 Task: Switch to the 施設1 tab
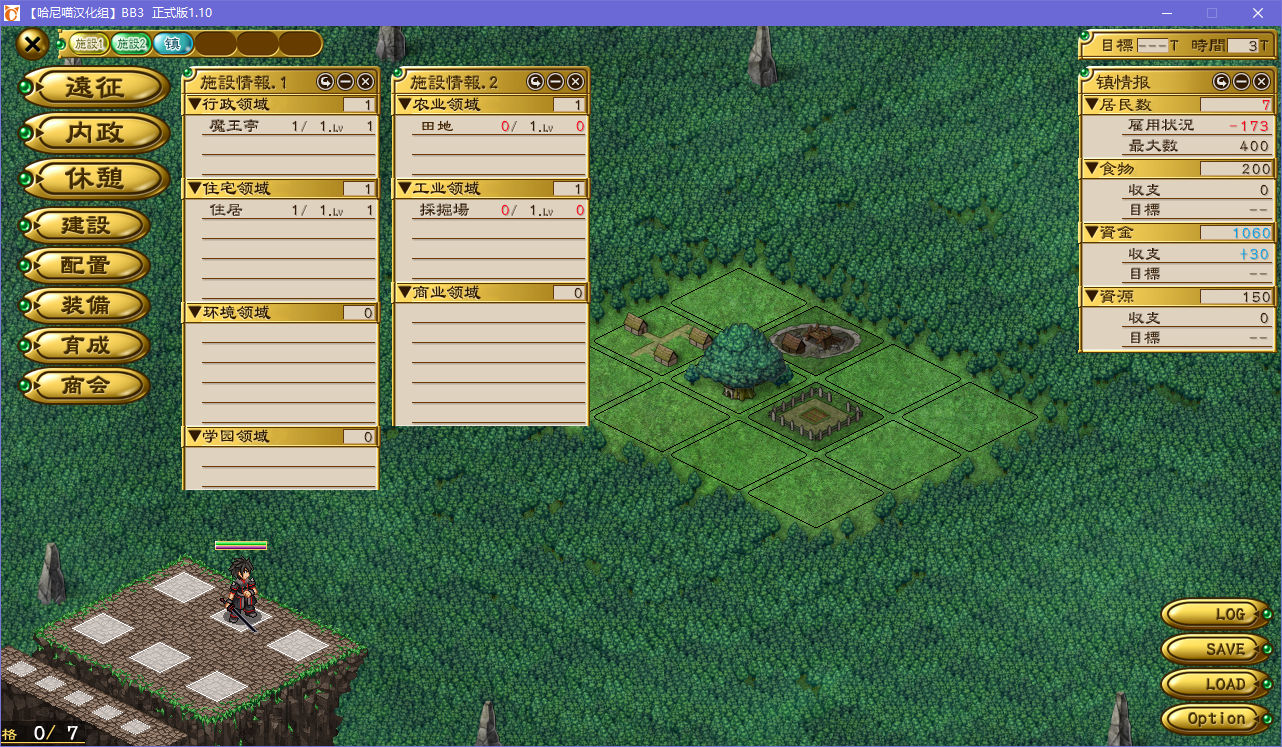pos(88,44)
